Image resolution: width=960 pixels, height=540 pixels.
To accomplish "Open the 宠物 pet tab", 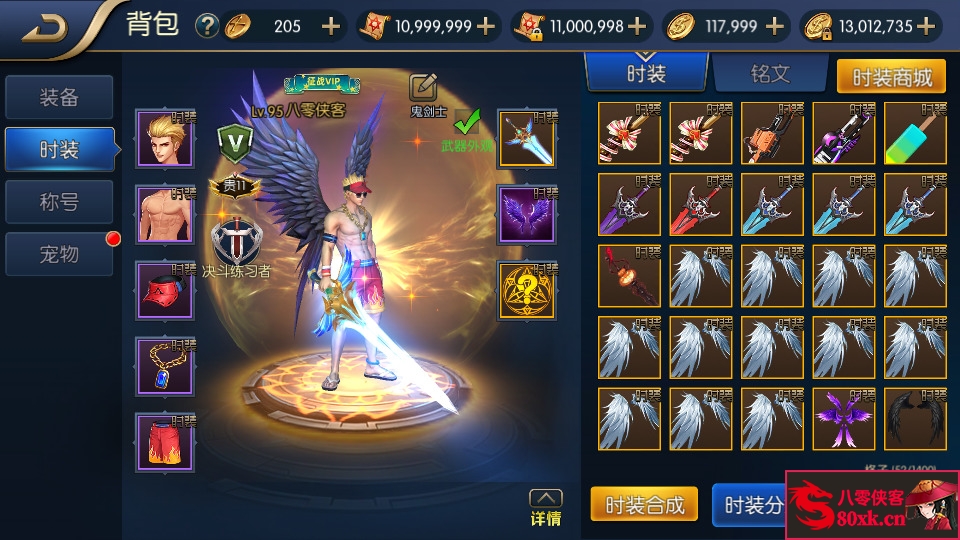I will coord(59,254).
